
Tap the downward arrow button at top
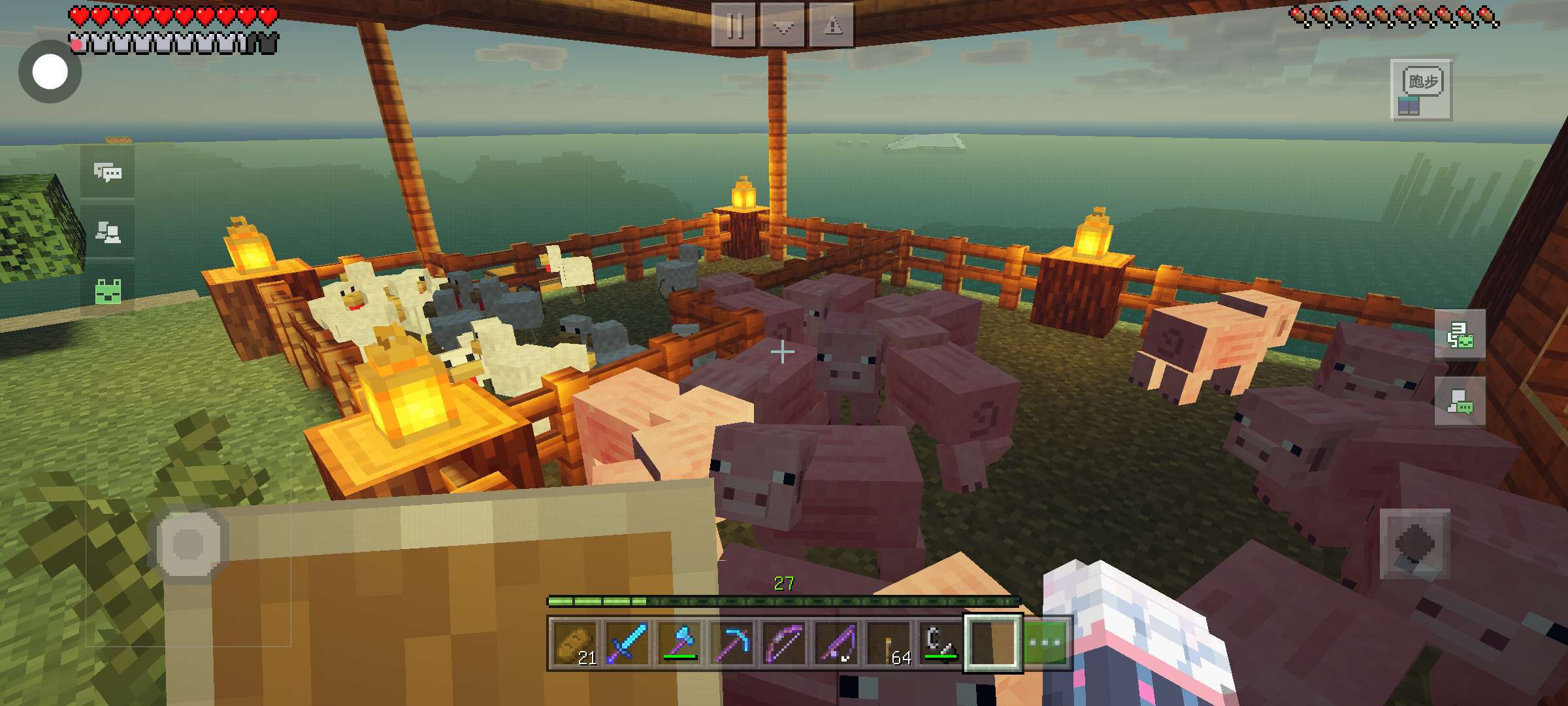(x=783, y=25)
